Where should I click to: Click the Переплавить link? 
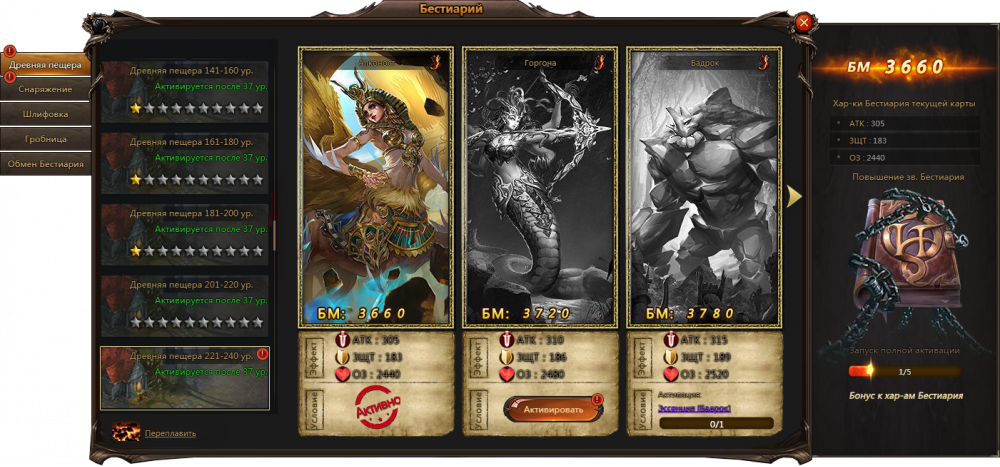170,433
